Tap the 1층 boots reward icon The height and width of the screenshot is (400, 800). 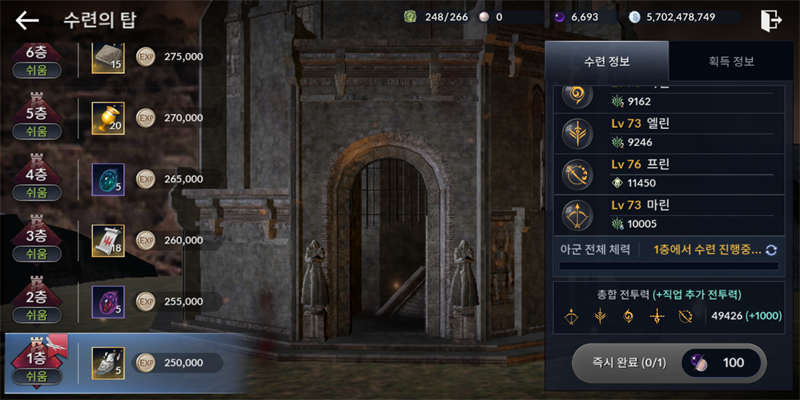[x=107, y=362]
